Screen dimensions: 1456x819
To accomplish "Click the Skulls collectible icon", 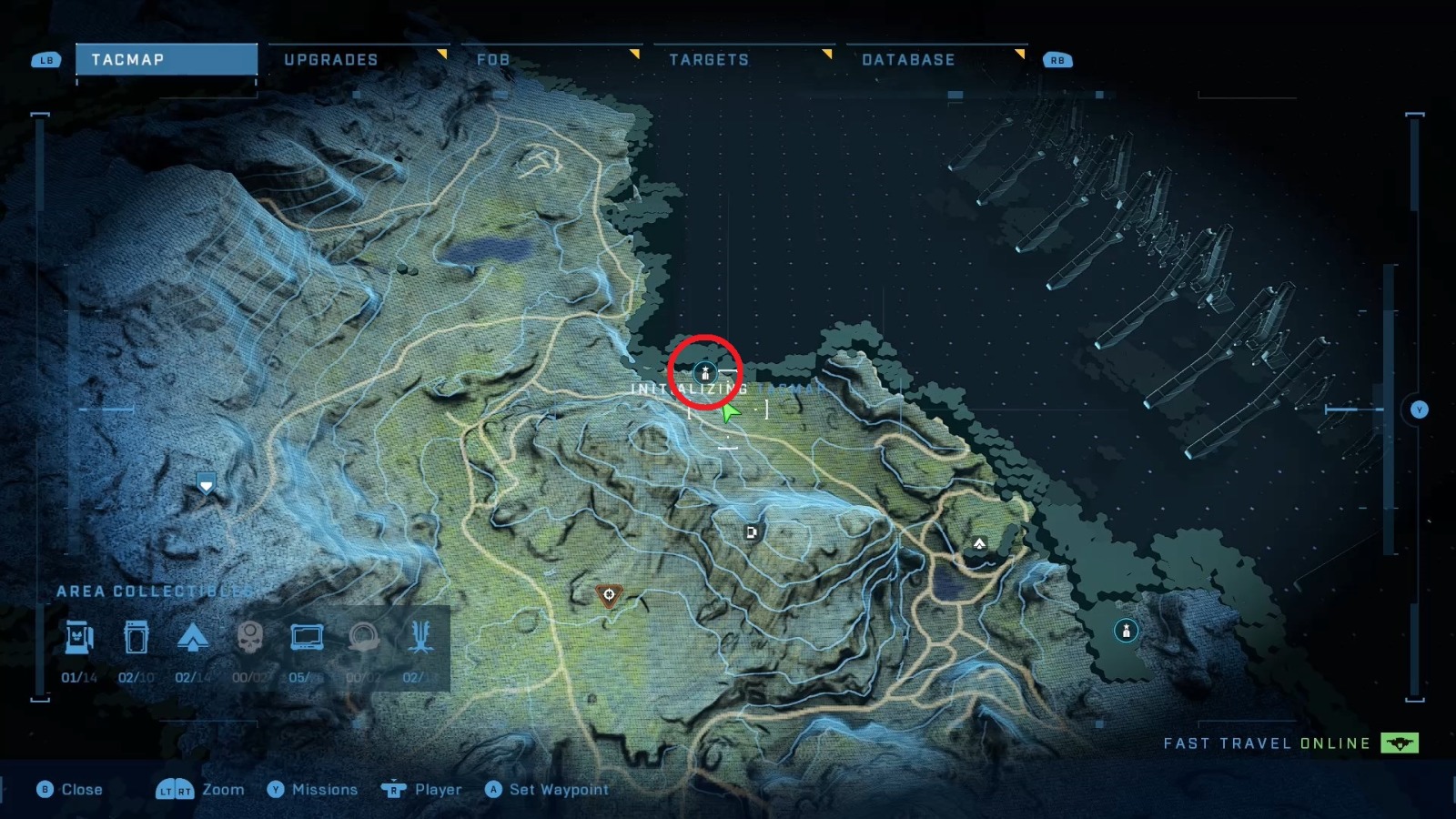I will tap(248, 639).
